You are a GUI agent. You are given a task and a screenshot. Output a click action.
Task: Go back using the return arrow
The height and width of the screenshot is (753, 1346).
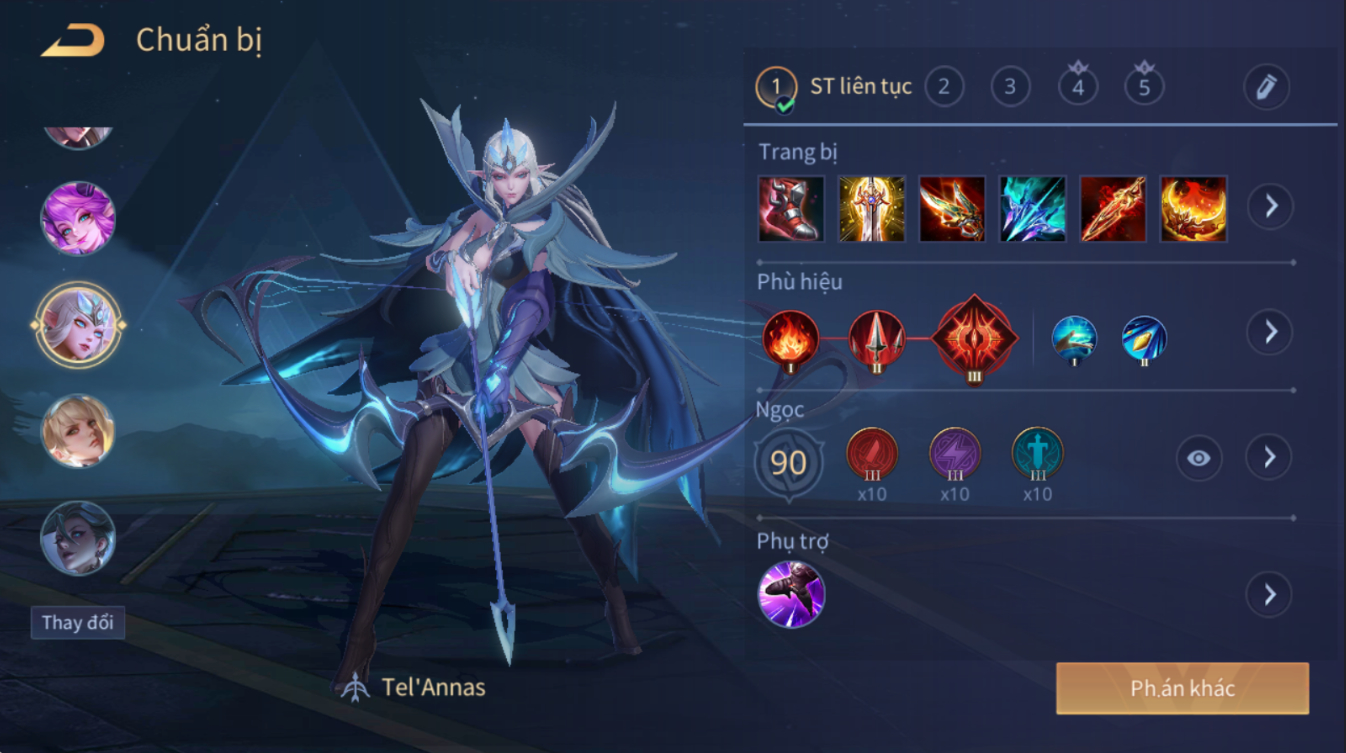(x=72, y=41)
